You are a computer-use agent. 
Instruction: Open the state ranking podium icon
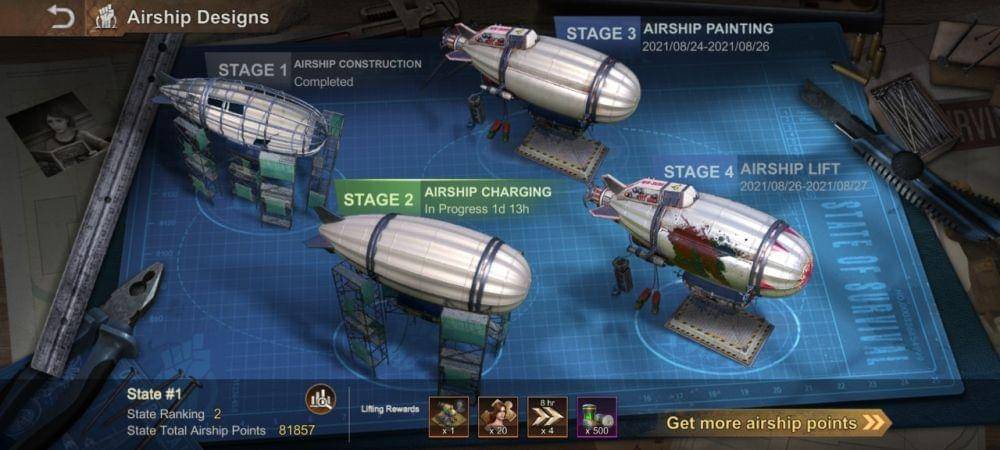tap(320, 400)
